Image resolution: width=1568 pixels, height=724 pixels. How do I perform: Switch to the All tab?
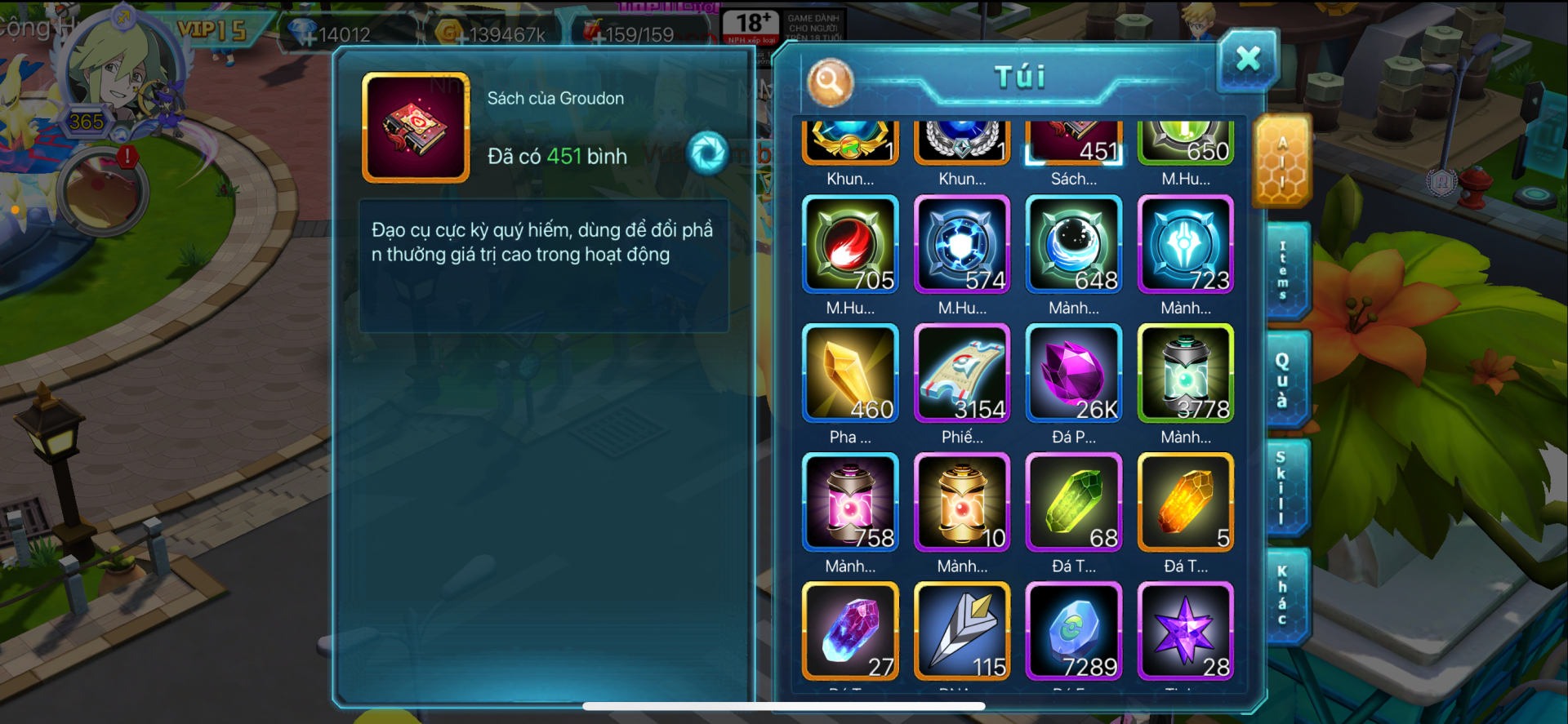pyautogui.click(x=1282, y=162)
